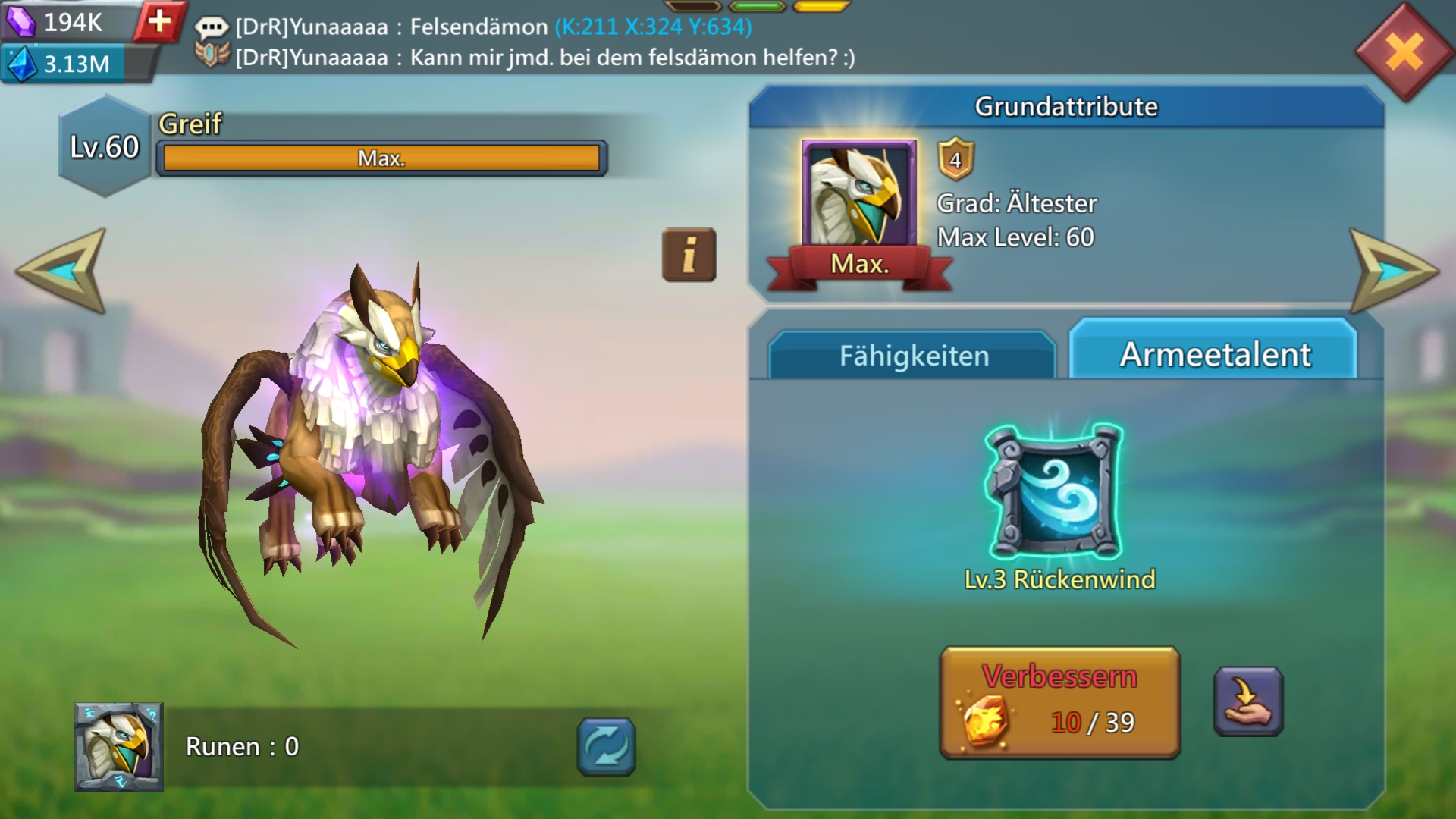
Task: Open the chat message bar
Action: [x=531, y=42]
